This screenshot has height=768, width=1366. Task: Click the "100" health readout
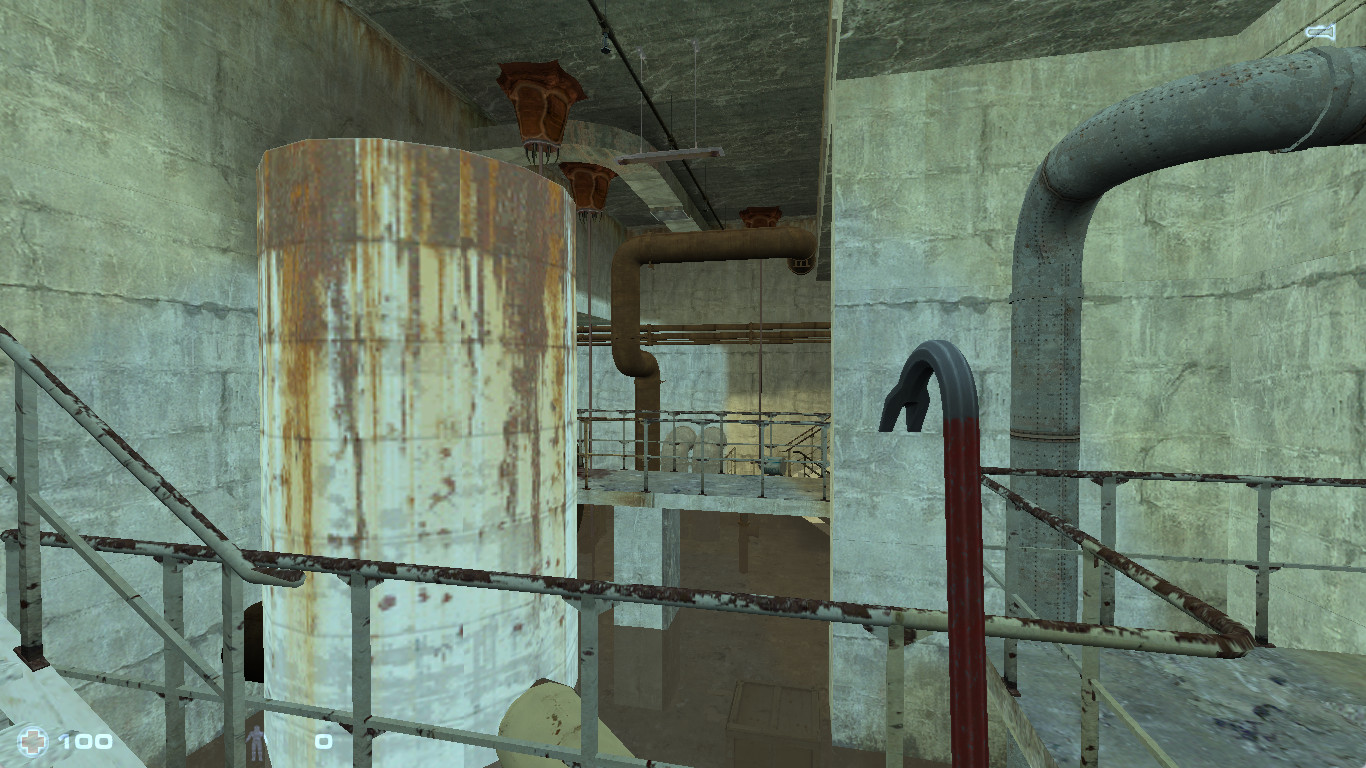(x=87, y=743)
